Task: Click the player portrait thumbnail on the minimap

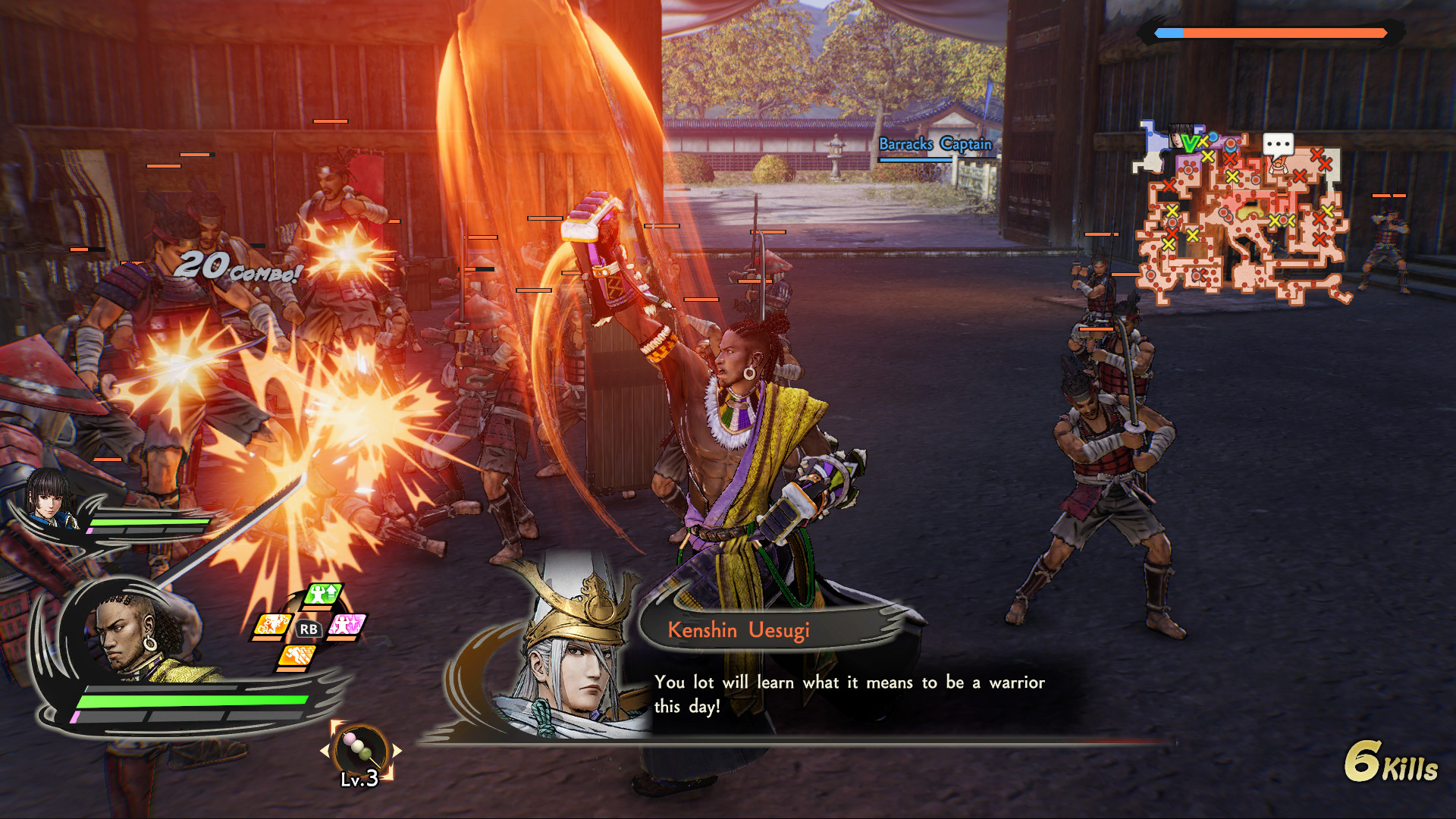Action: 1178,135
